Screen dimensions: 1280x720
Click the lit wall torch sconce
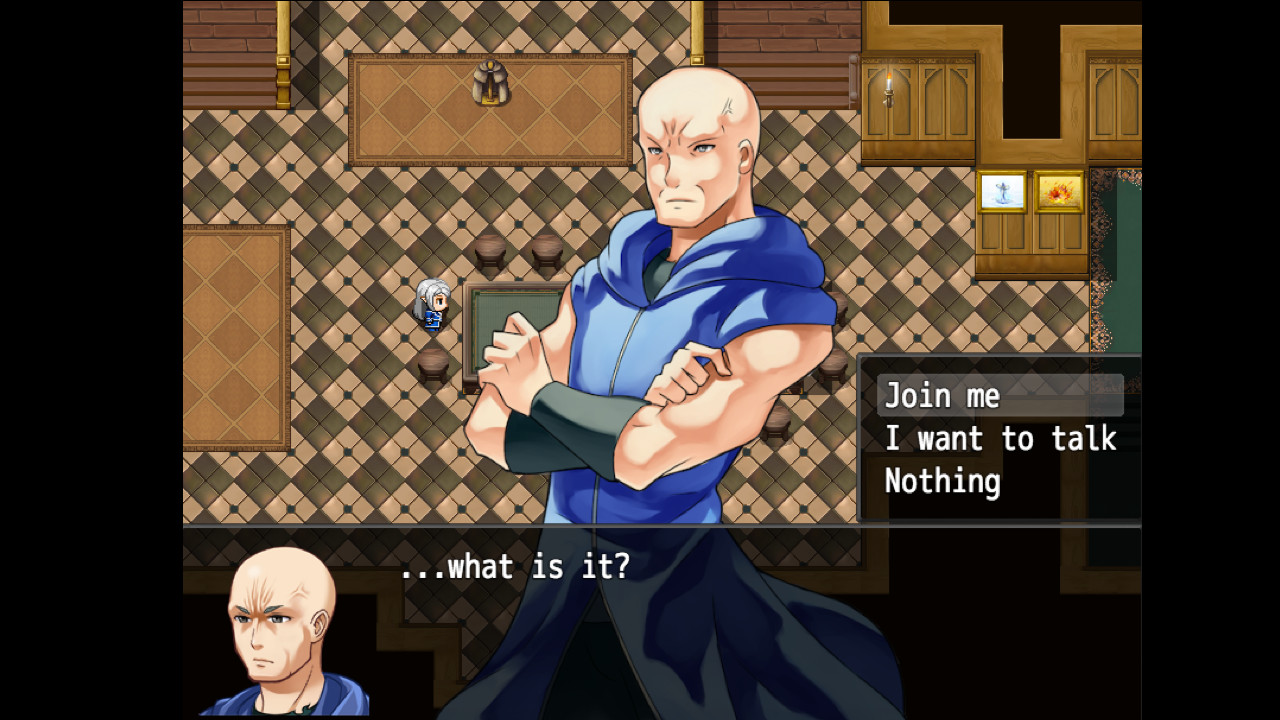point(889,88)
